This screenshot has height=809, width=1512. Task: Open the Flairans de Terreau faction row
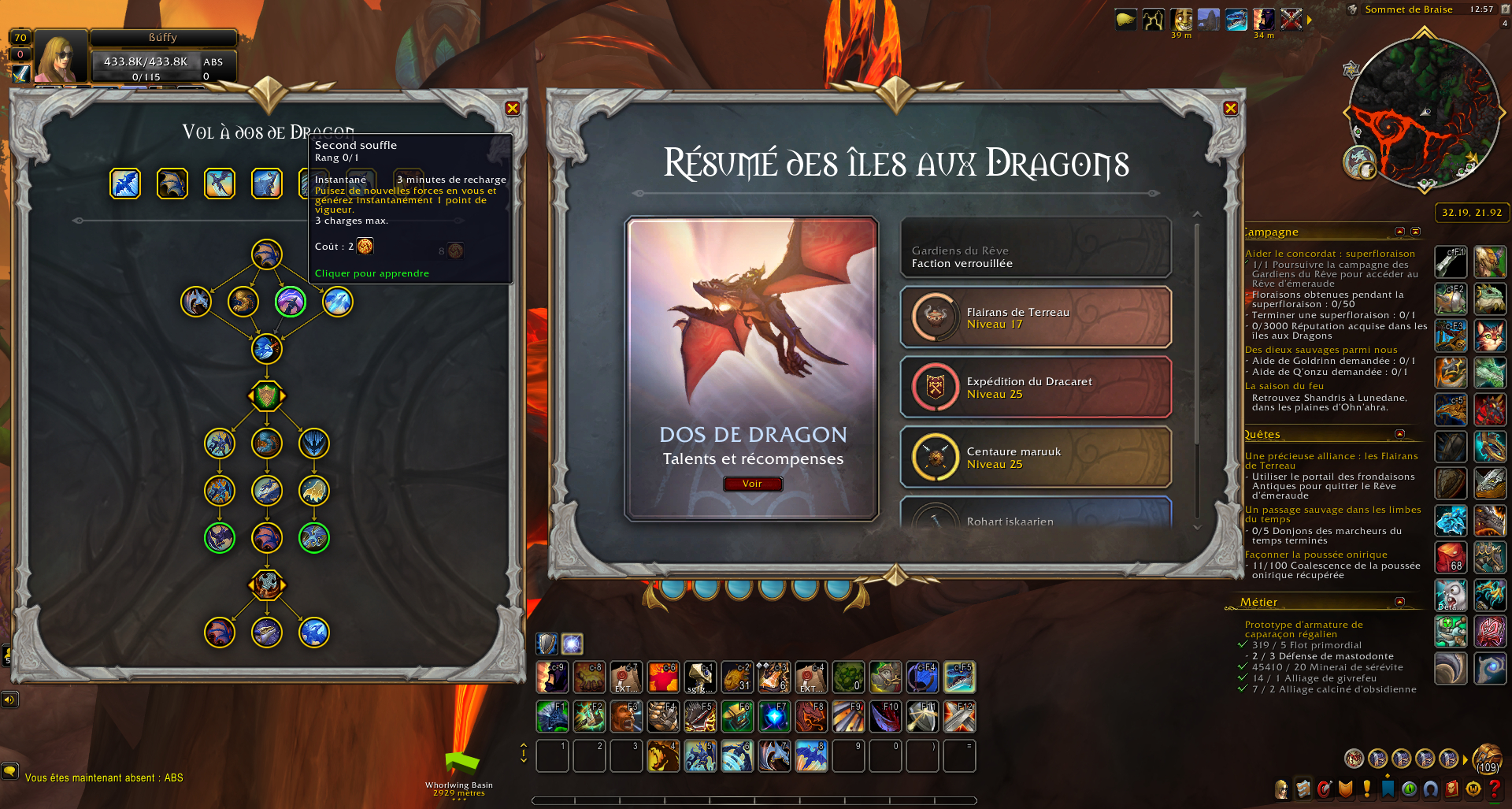point(1036,317)
